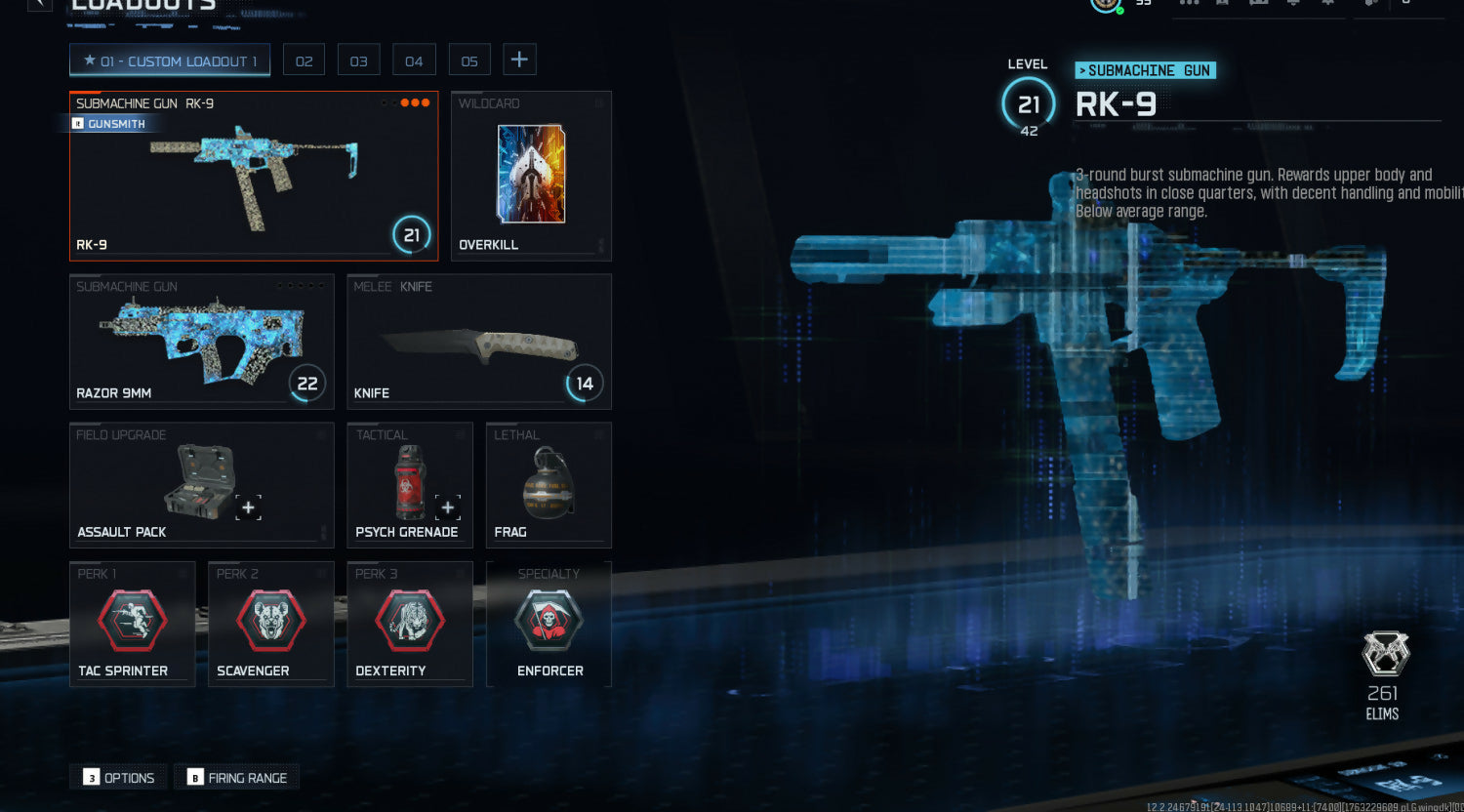Open loadout slot 04

click(414, 61)
